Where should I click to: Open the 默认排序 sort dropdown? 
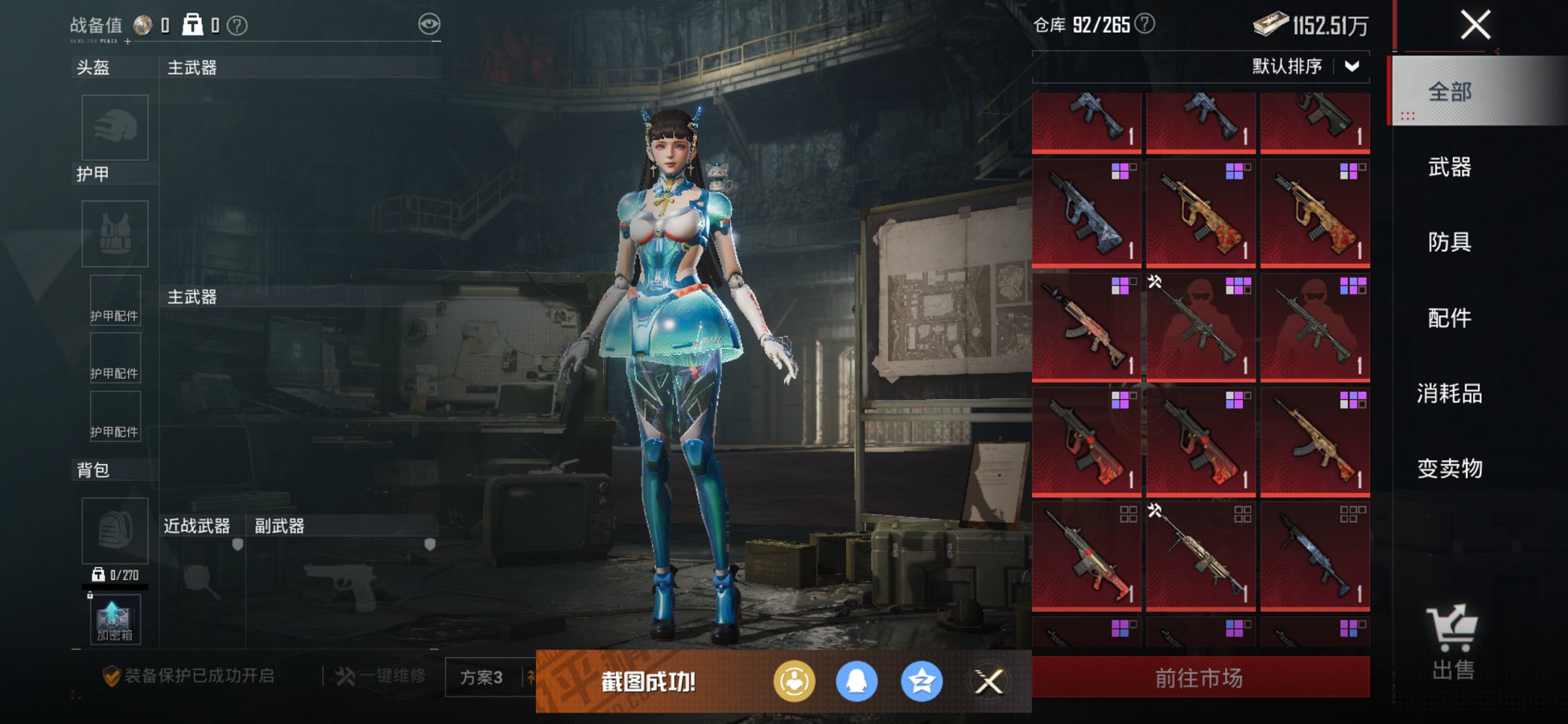[x=1304, y=67]
